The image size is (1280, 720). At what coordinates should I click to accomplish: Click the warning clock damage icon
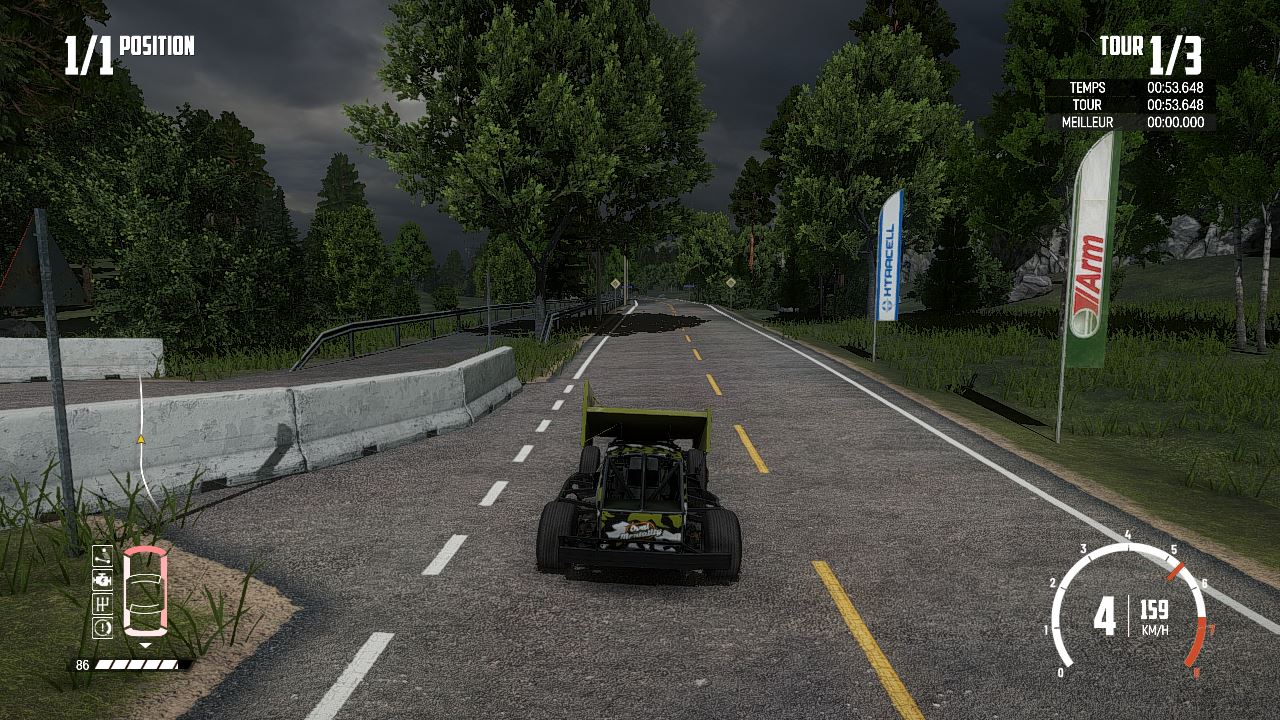tap(102, 627)
